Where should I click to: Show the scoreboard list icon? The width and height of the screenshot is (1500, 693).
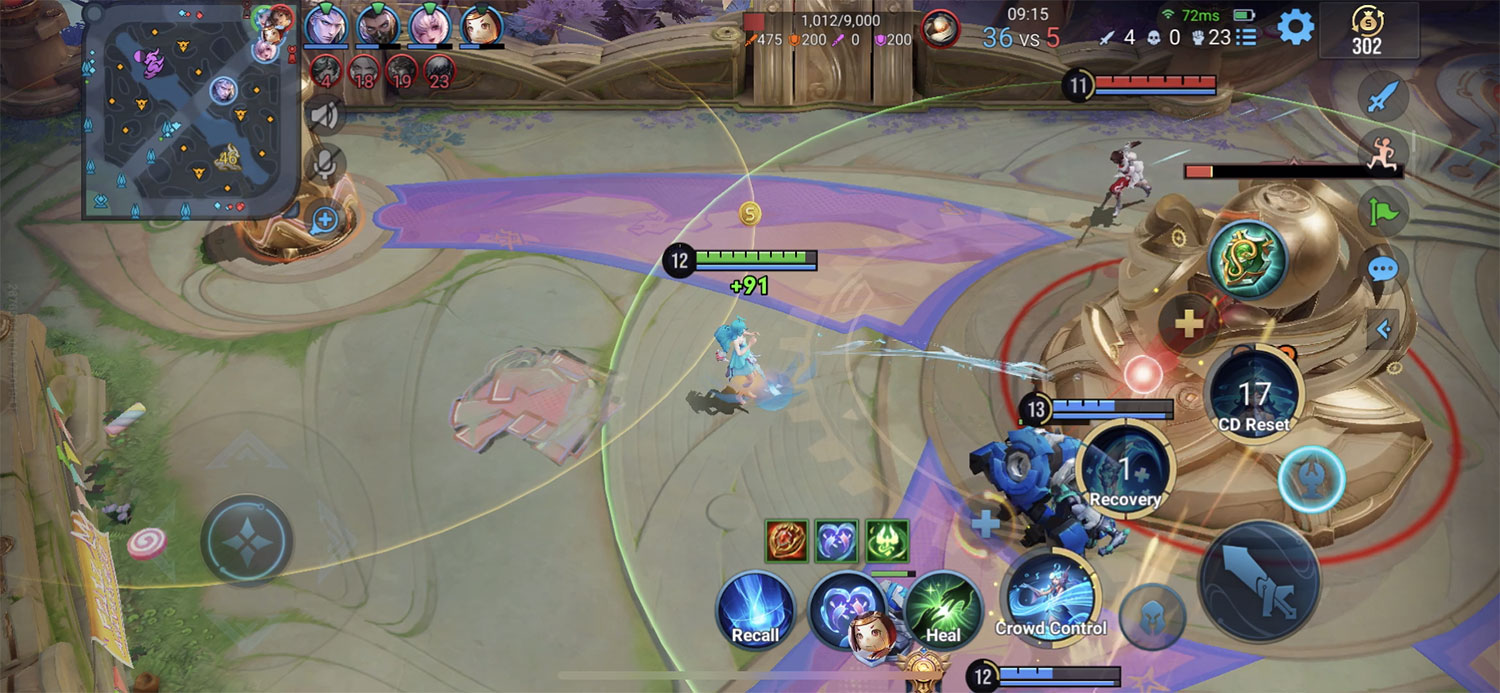coord(1246,37)
